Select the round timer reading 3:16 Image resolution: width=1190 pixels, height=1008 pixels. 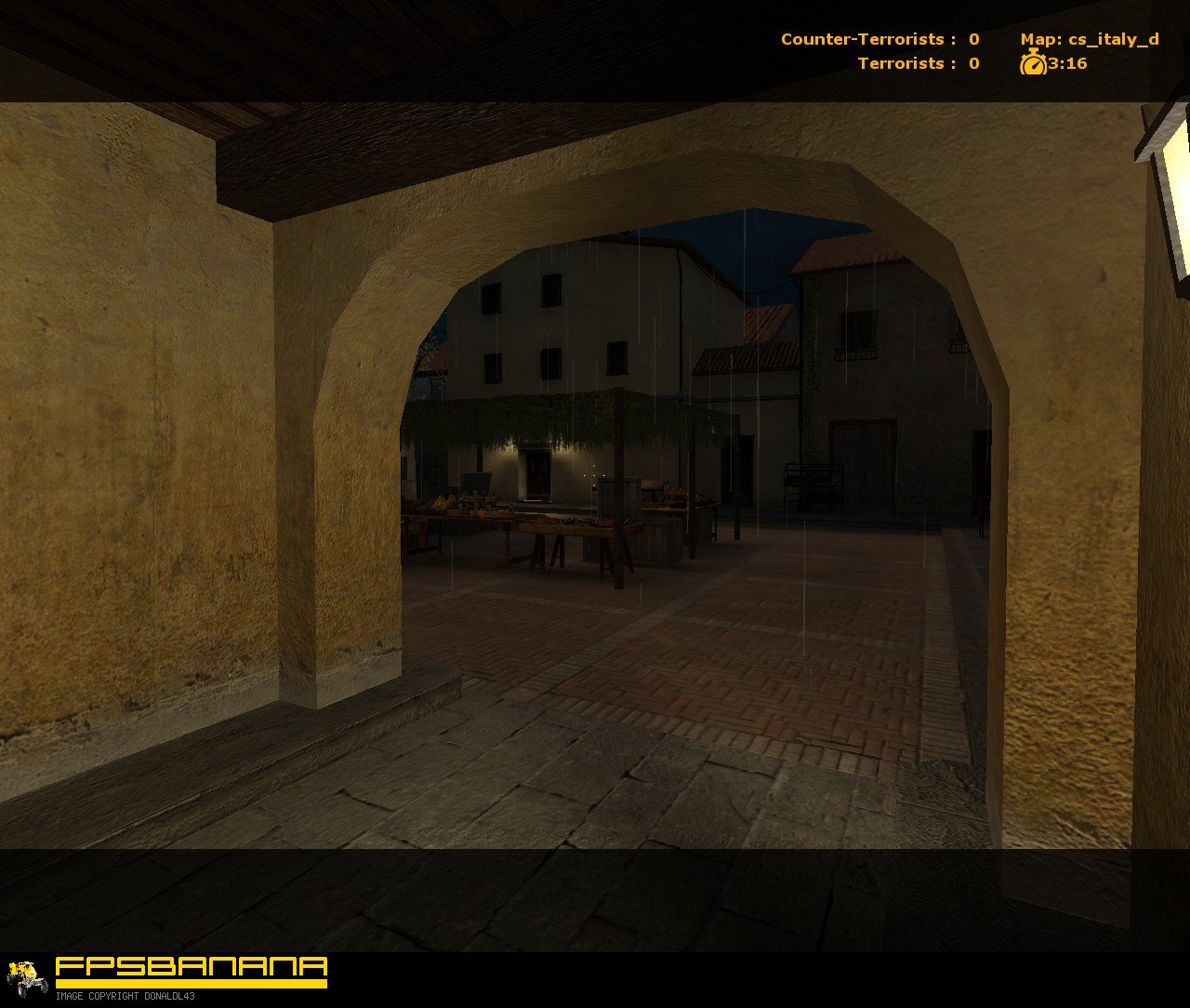tap(1067, 64)
